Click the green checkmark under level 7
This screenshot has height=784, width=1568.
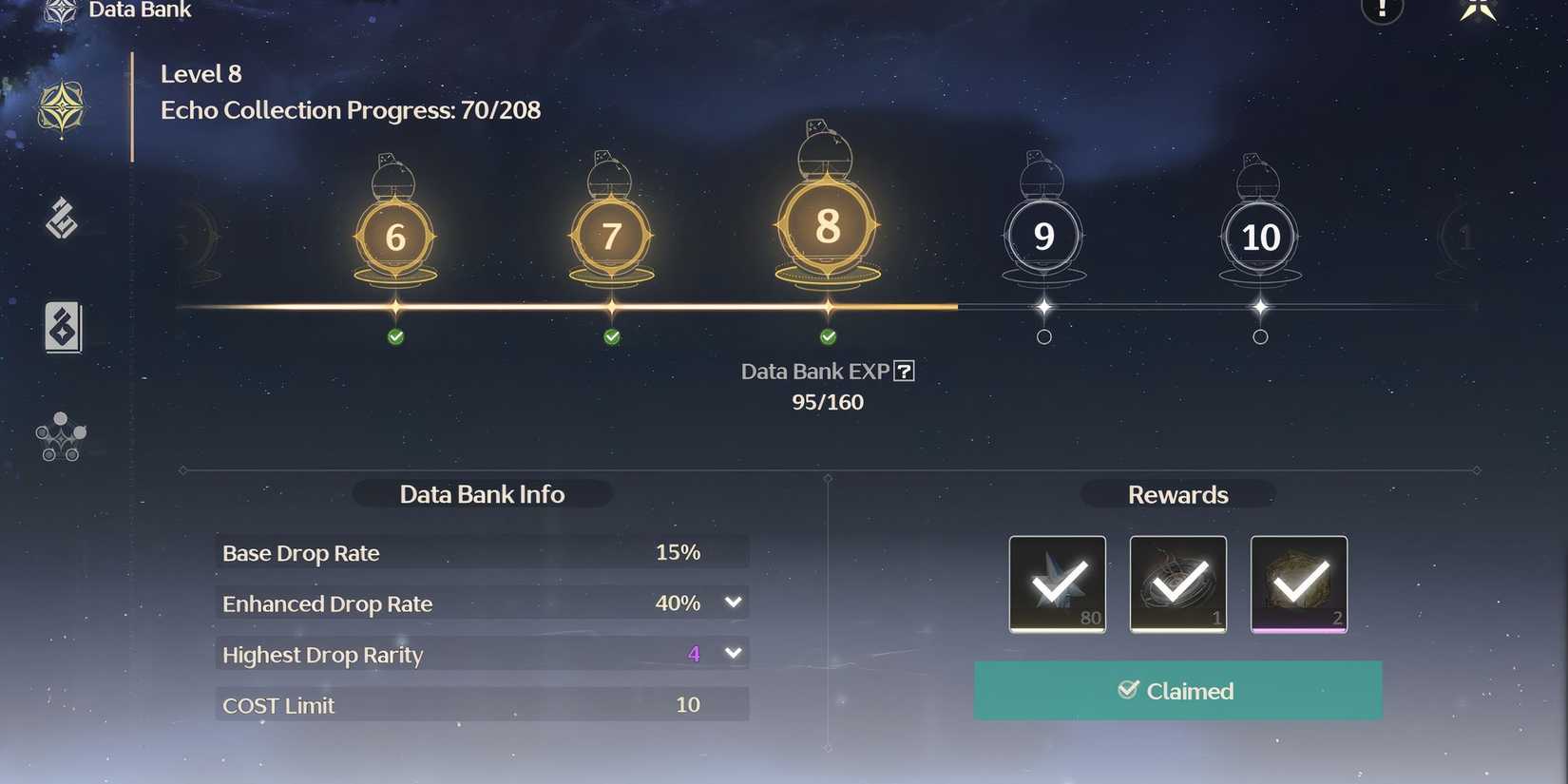click(611, 336)
